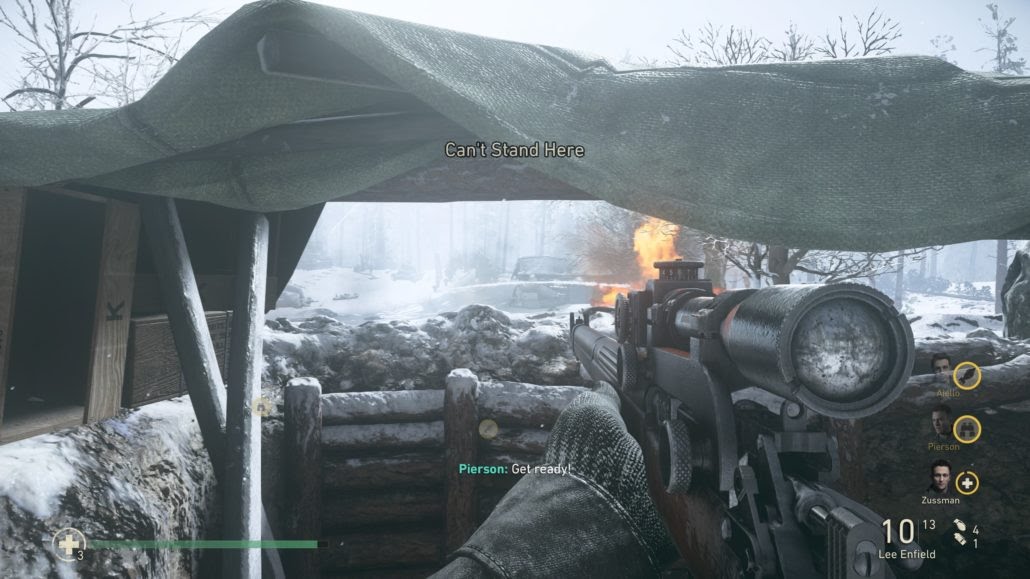1030x579 pixels.
Task: Click Zussman's squad portrait
Action: point(939,478)
